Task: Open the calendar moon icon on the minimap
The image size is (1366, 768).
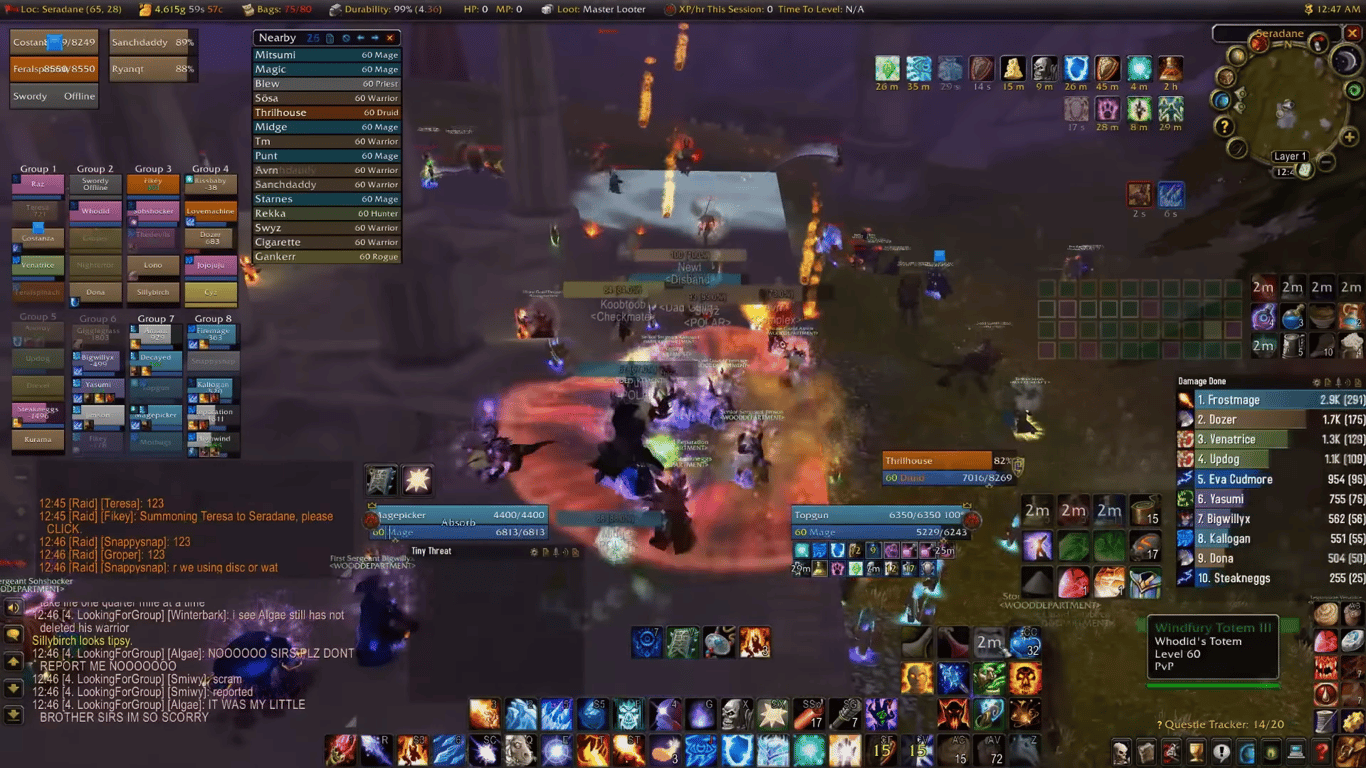Action: [1345, 61]
